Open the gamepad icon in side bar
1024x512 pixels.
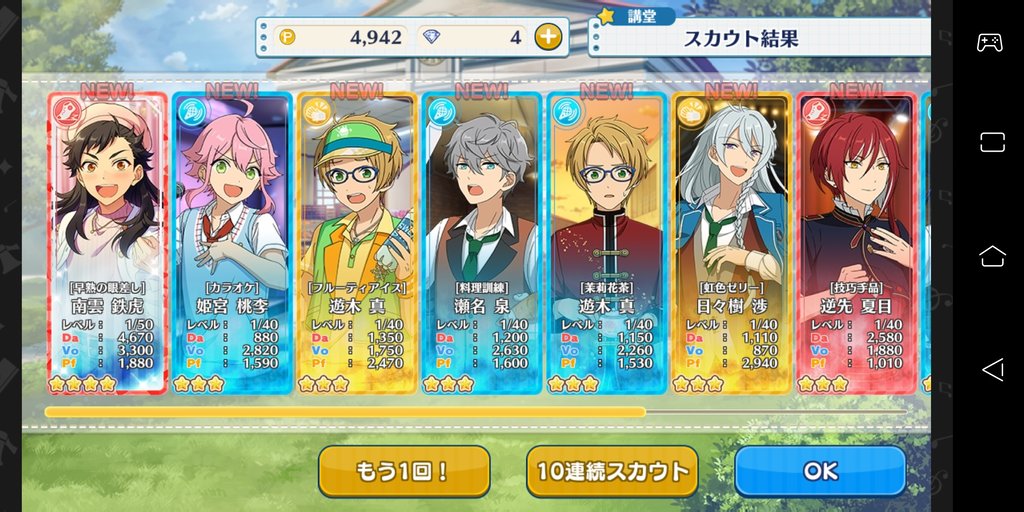990,43
